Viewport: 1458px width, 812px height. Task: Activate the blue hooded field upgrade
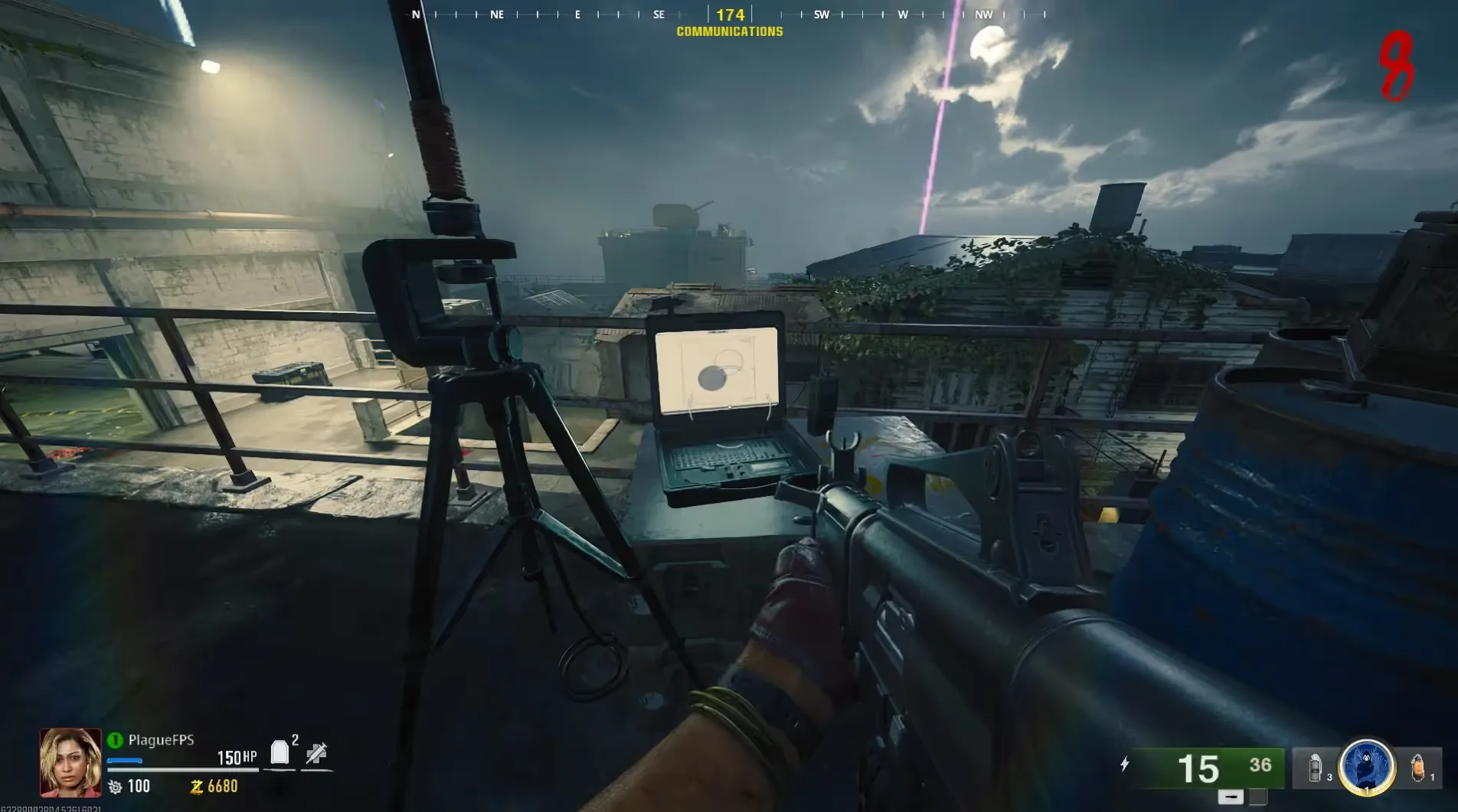coord(1366,766)
